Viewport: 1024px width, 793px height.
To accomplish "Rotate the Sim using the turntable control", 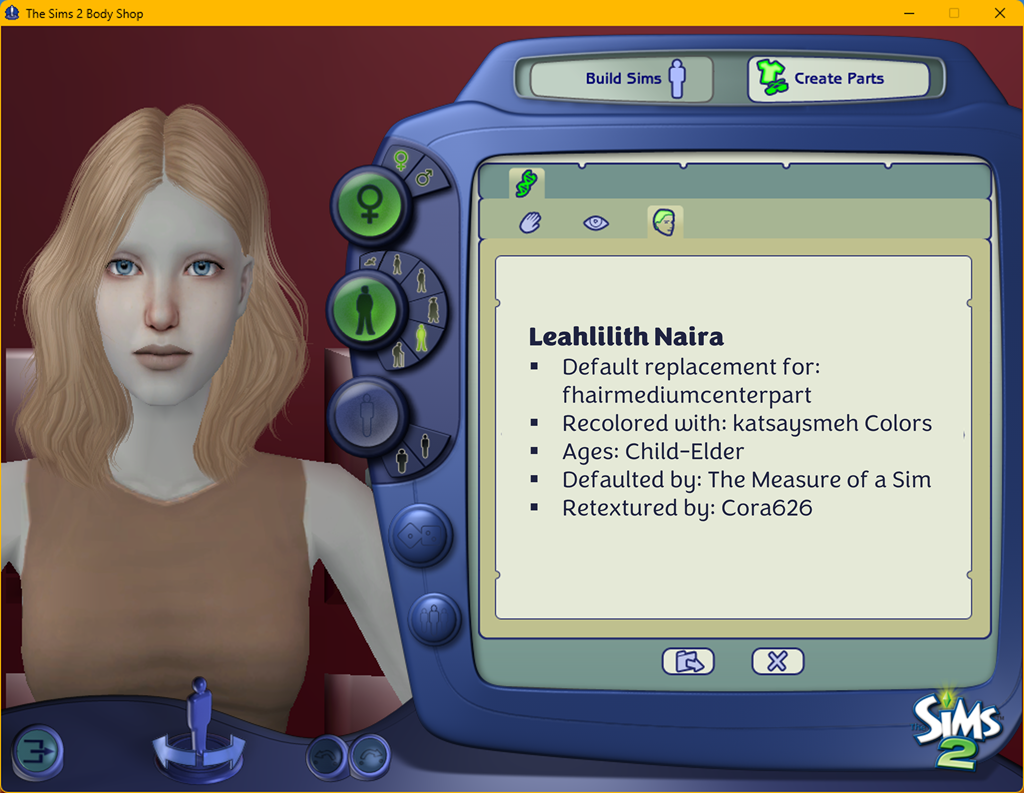I will tap(199, 745).
